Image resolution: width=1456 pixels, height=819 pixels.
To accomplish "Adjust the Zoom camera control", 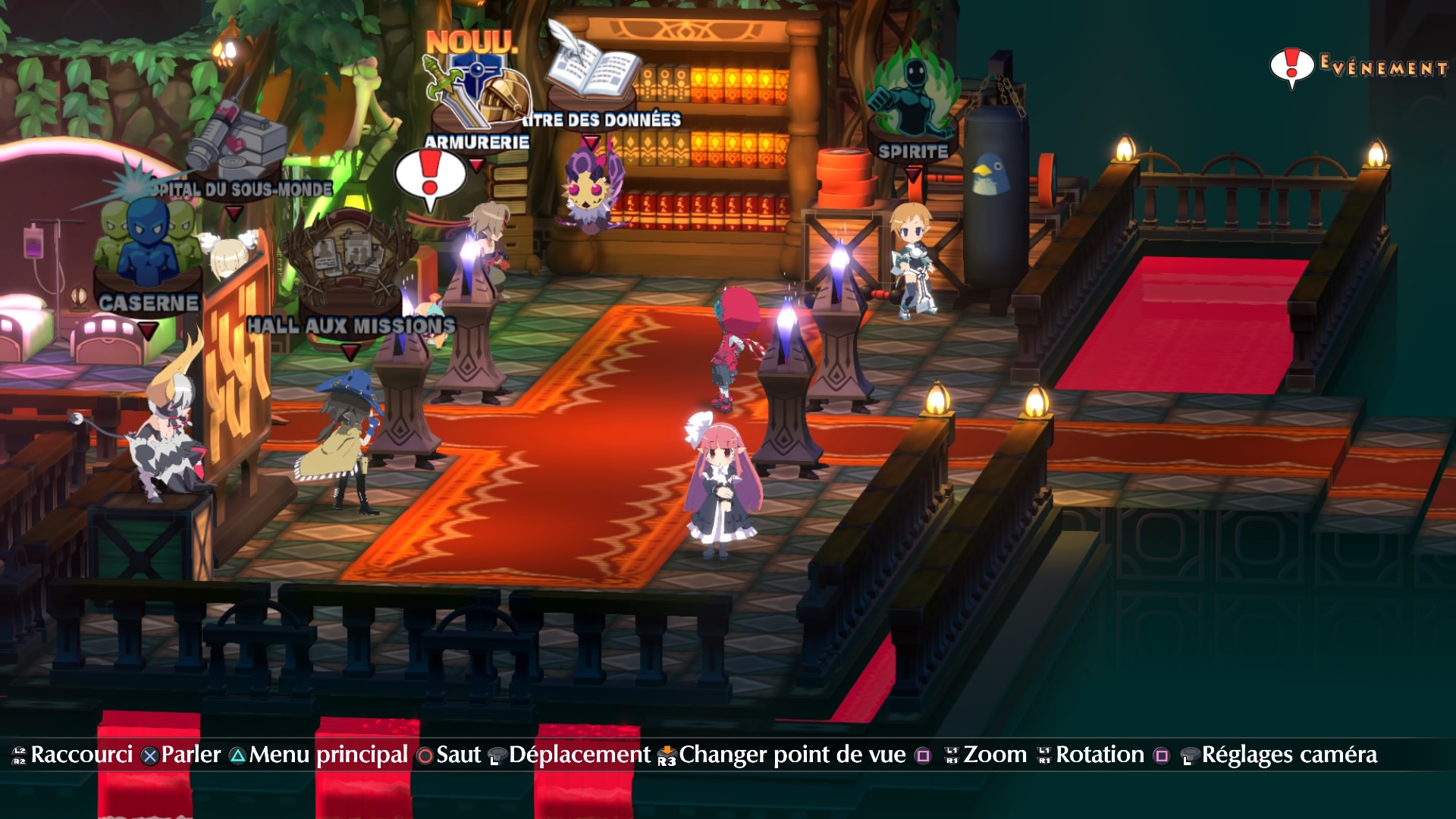I will click(x=995, y=755).
